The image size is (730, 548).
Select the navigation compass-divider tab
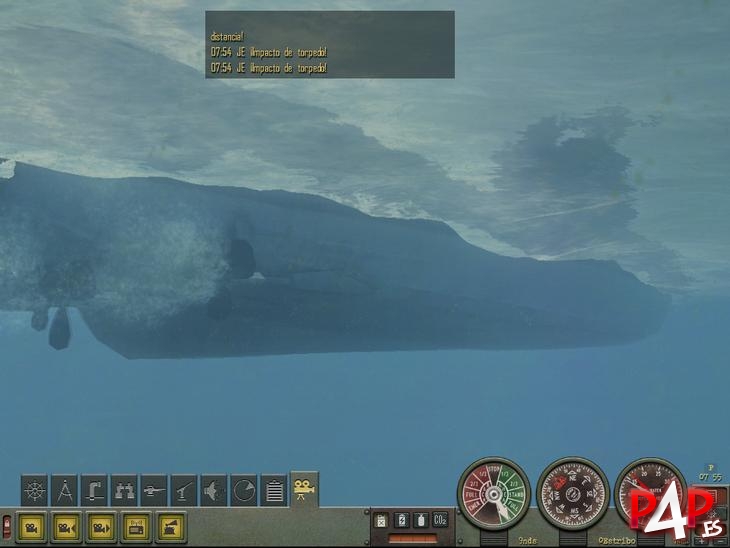click(x=65, y=490)
